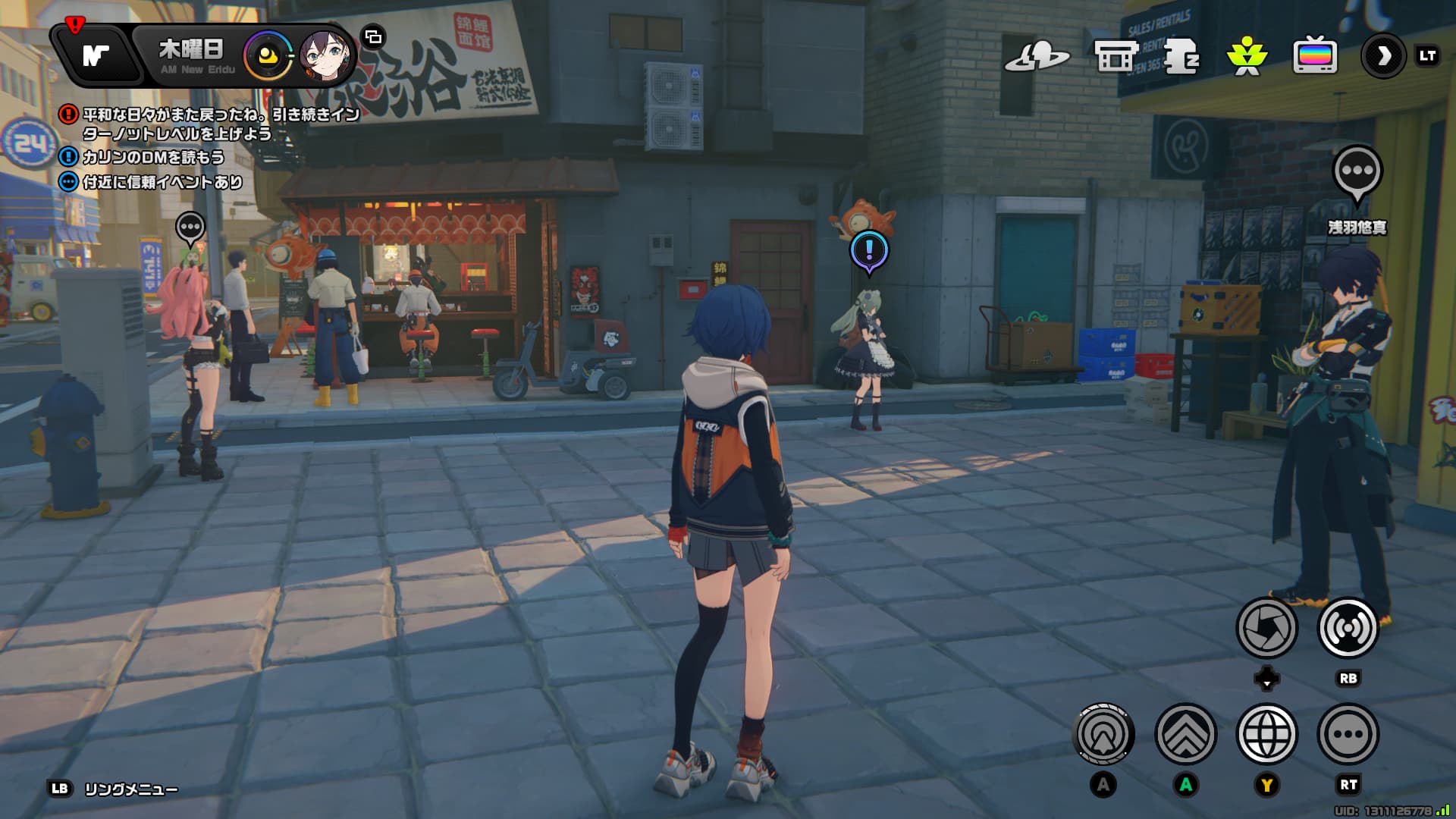
Task: Open the green figure event icon
Action: (1246, 56)
